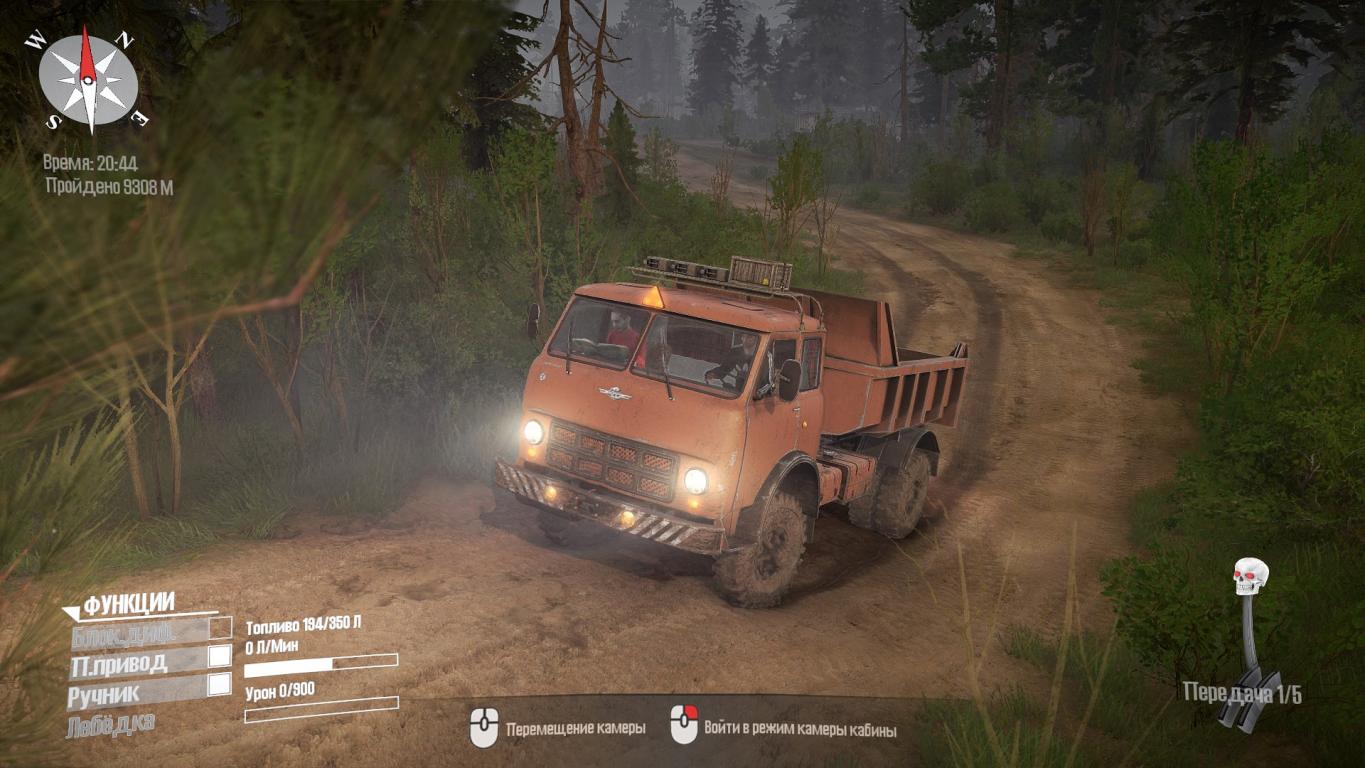1365x768 pixels.
Task: Click the compass in the corner
Action: pos(88,80)
